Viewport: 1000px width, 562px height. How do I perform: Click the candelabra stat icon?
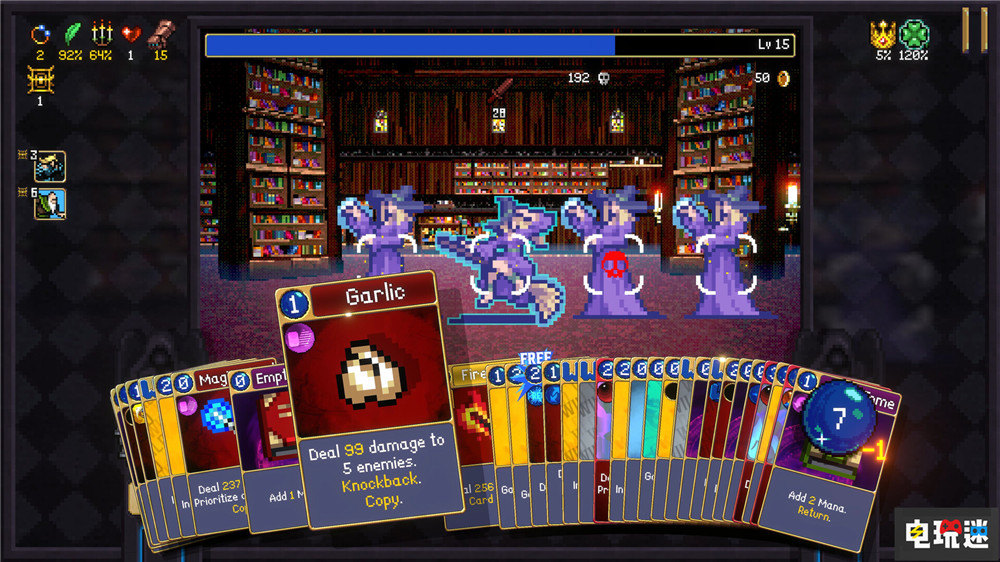(x=101, y=33)
